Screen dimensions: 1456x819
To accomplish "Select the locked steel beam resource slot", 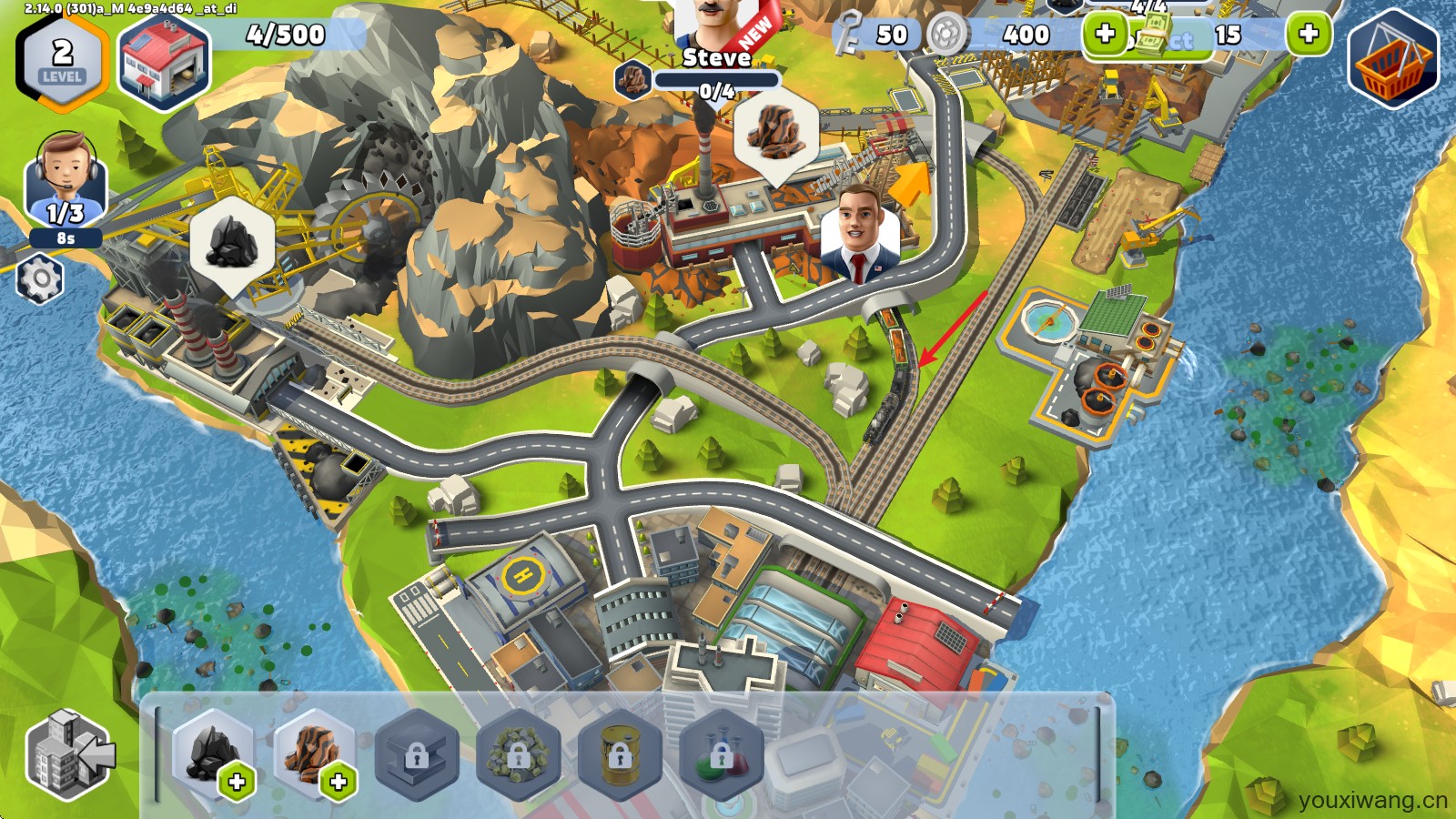I will [x=417, y=755].
